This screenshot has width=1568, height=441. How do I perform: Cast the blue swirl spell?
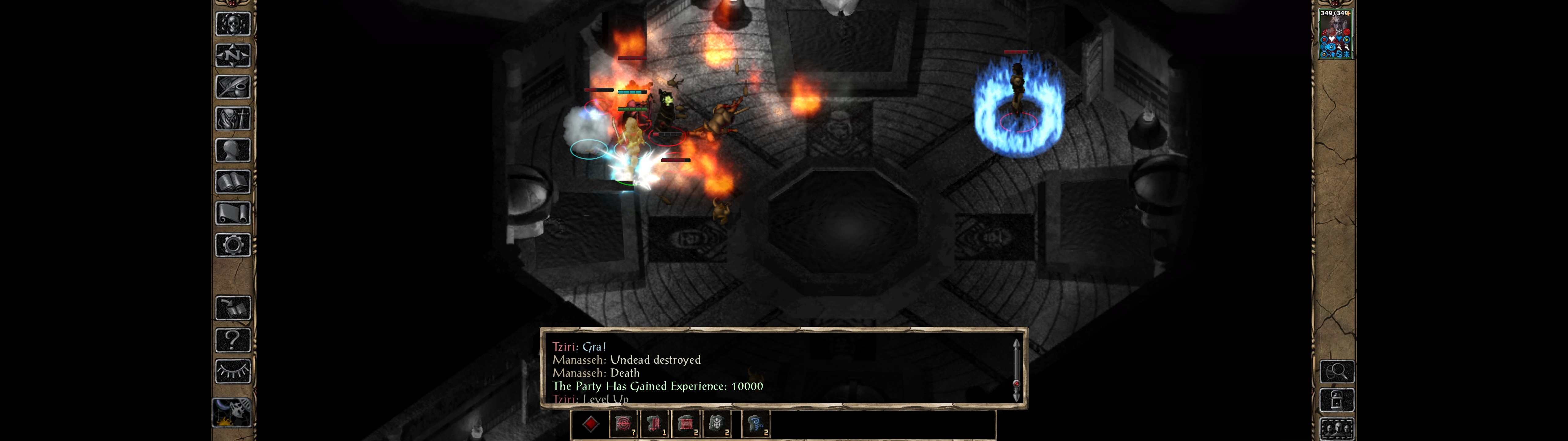coord(756,424)
